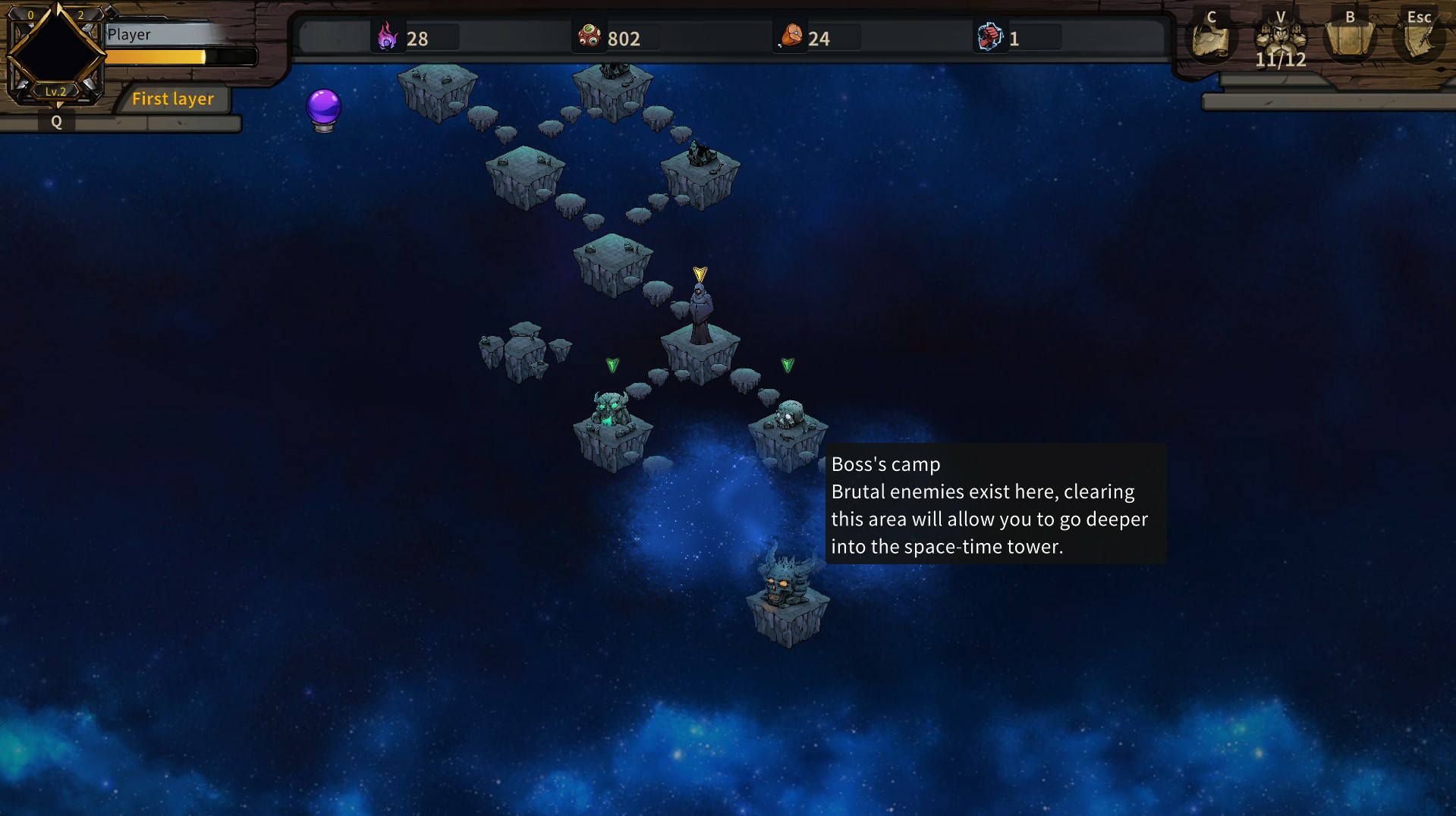The image size is (1456, 816).
Task: Click the First layer label
Action: click(x=173, y=99)
